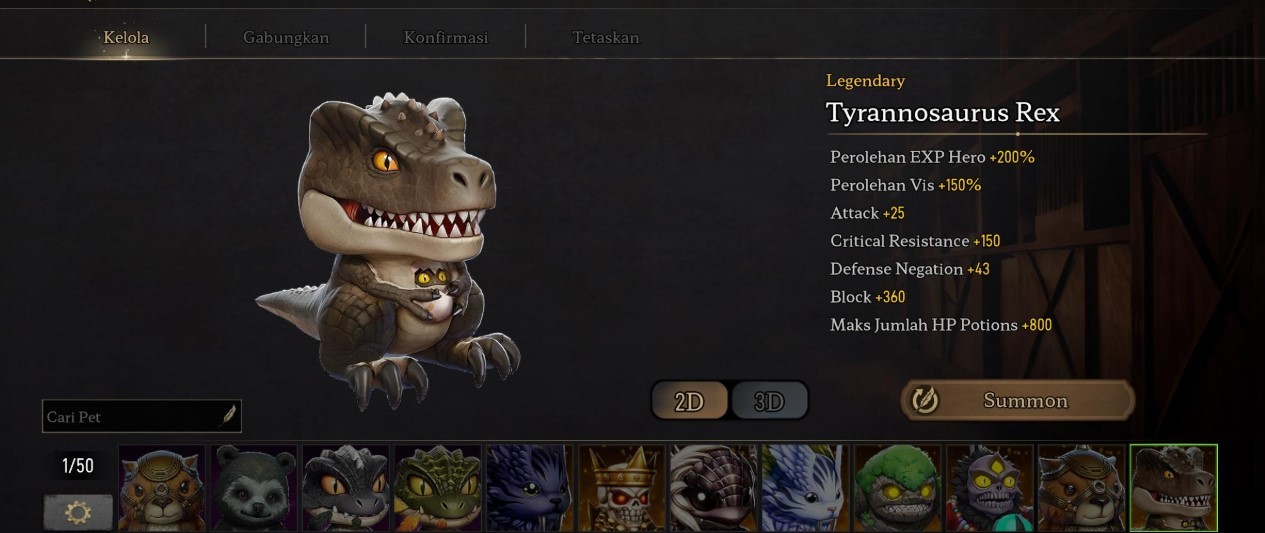The height and width of the screenshot is (533, 1265).
Task: Open the gear settings button
Action: pyautogui.click(x=77, y=512)
